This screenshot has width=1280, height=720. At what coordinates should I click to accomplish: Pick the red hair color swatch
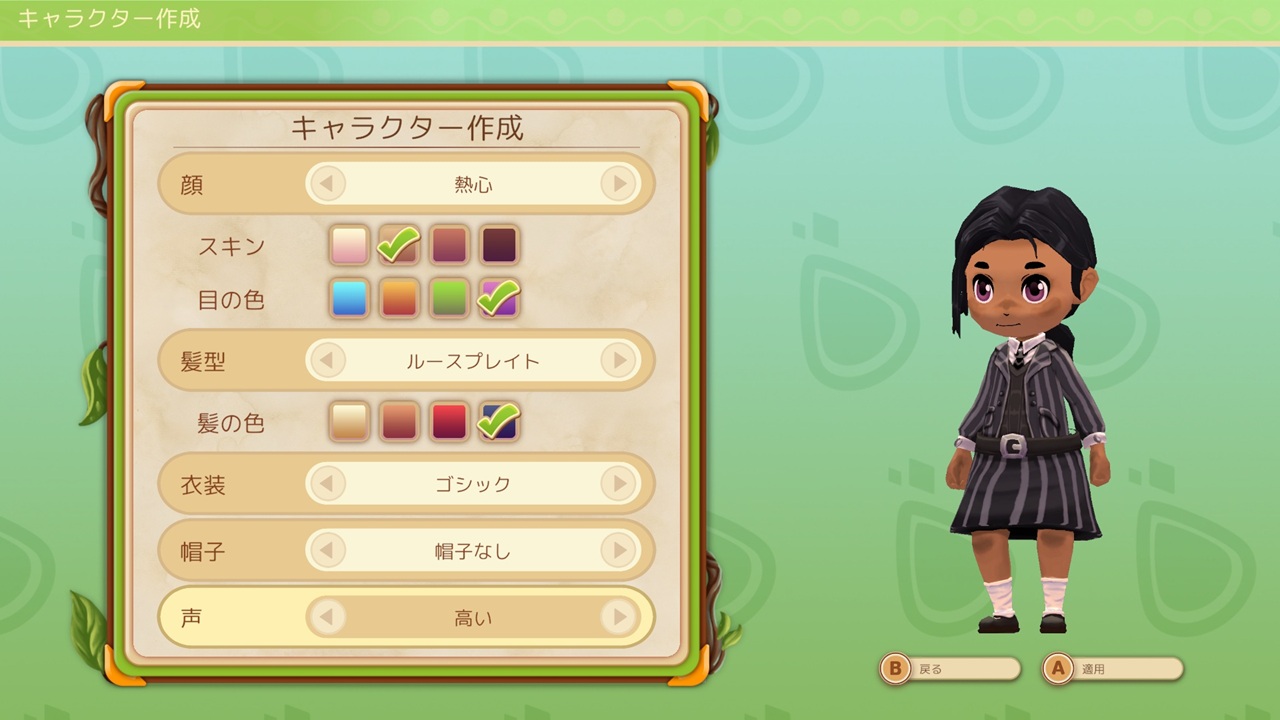pos(449,422)
